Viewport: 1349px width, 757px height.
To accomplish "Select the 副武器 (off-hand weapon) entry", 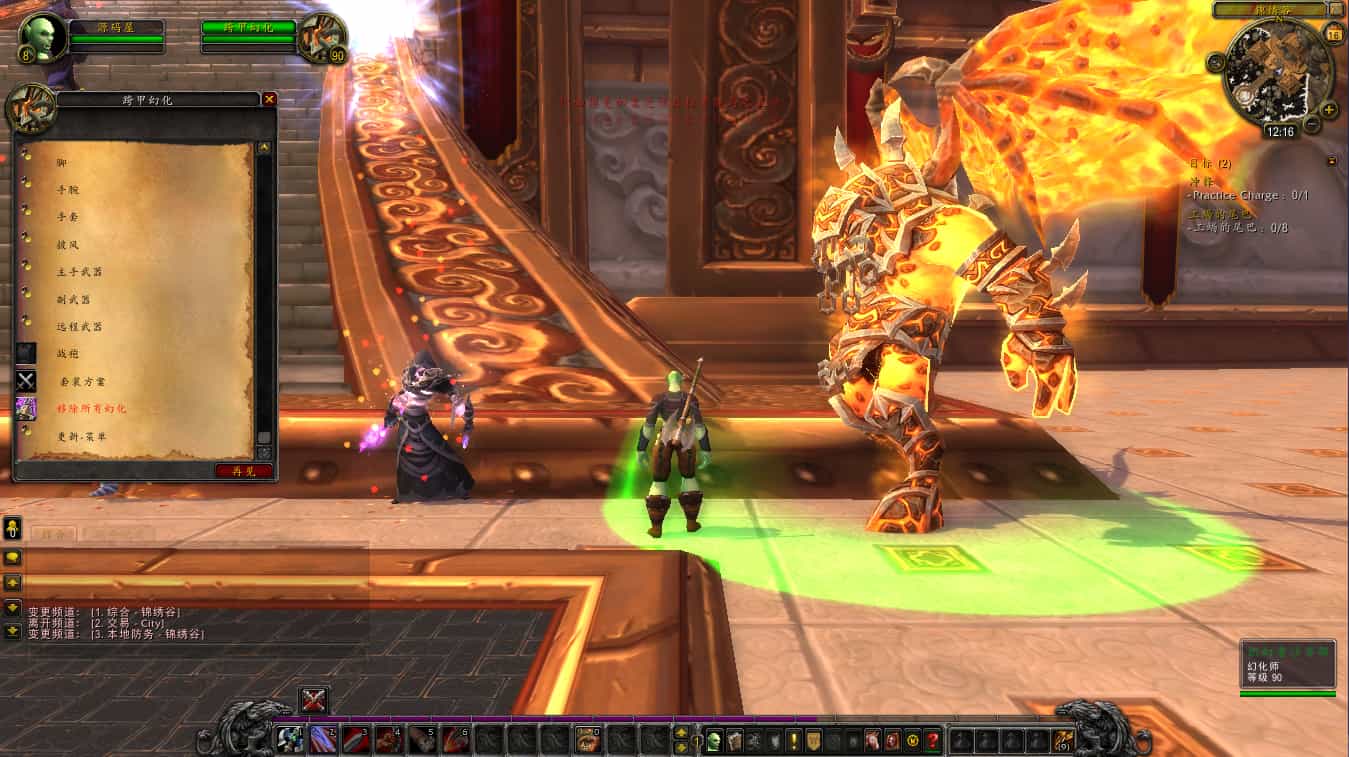I will (x=74, y=299).
